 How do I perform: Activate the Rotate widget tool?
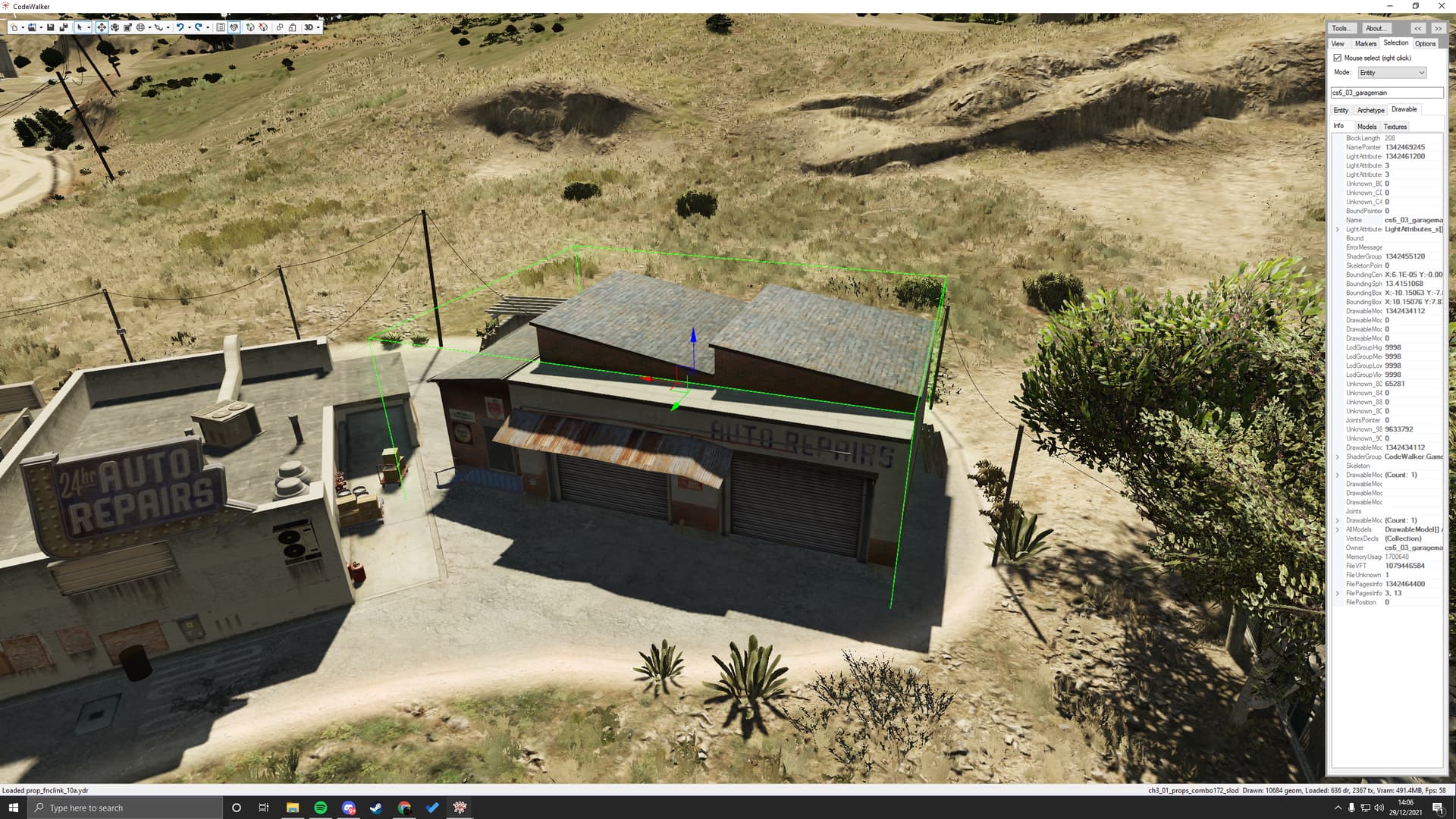pyautogui.click(x=116, y=27)
